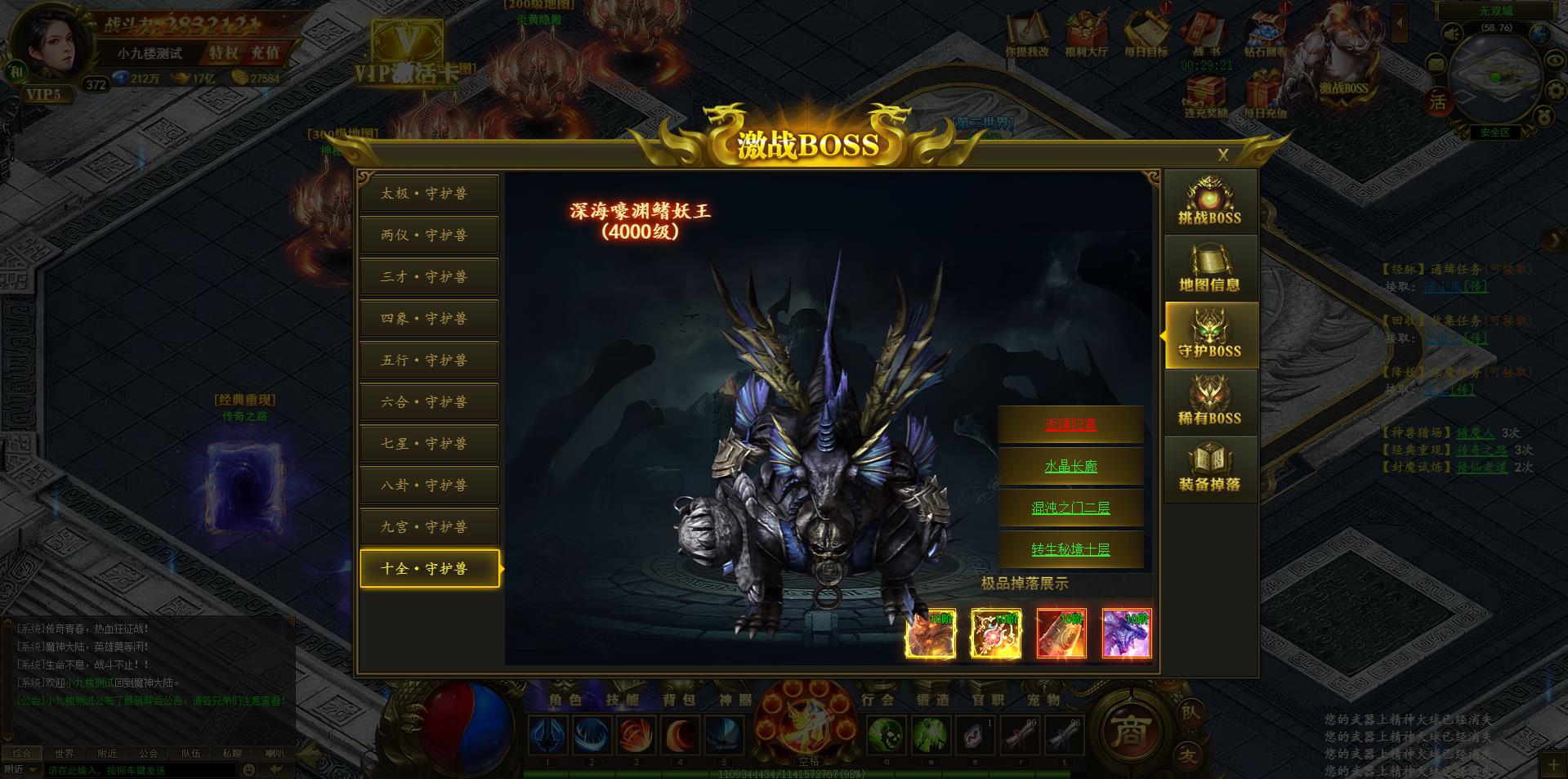Switch chat to the 世界 channel

pos(65,753)
